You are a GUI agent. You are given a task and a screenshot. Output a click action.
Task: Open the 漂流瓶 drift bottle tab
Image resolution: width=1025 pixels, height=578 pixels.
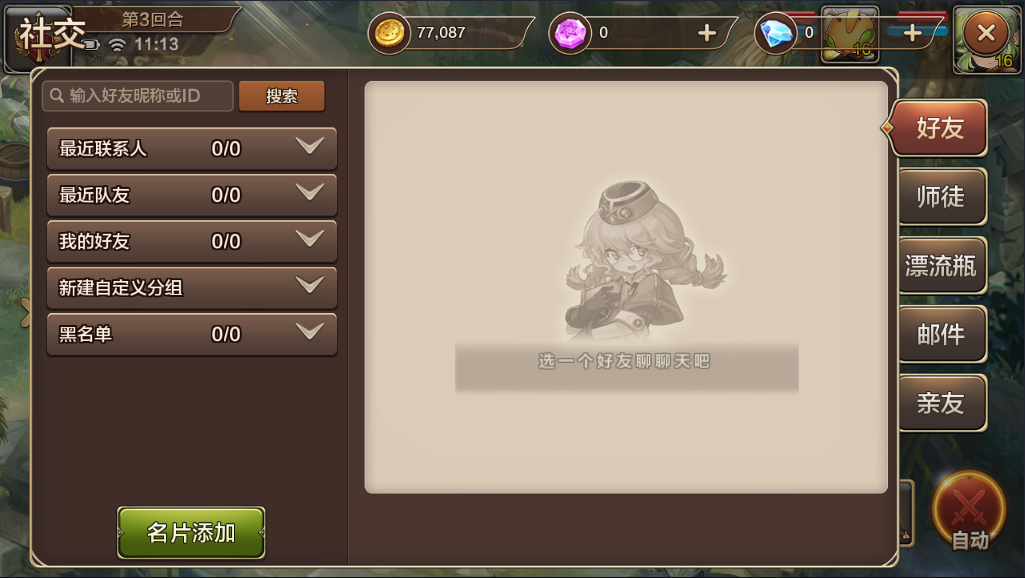(x=940, y=266)
